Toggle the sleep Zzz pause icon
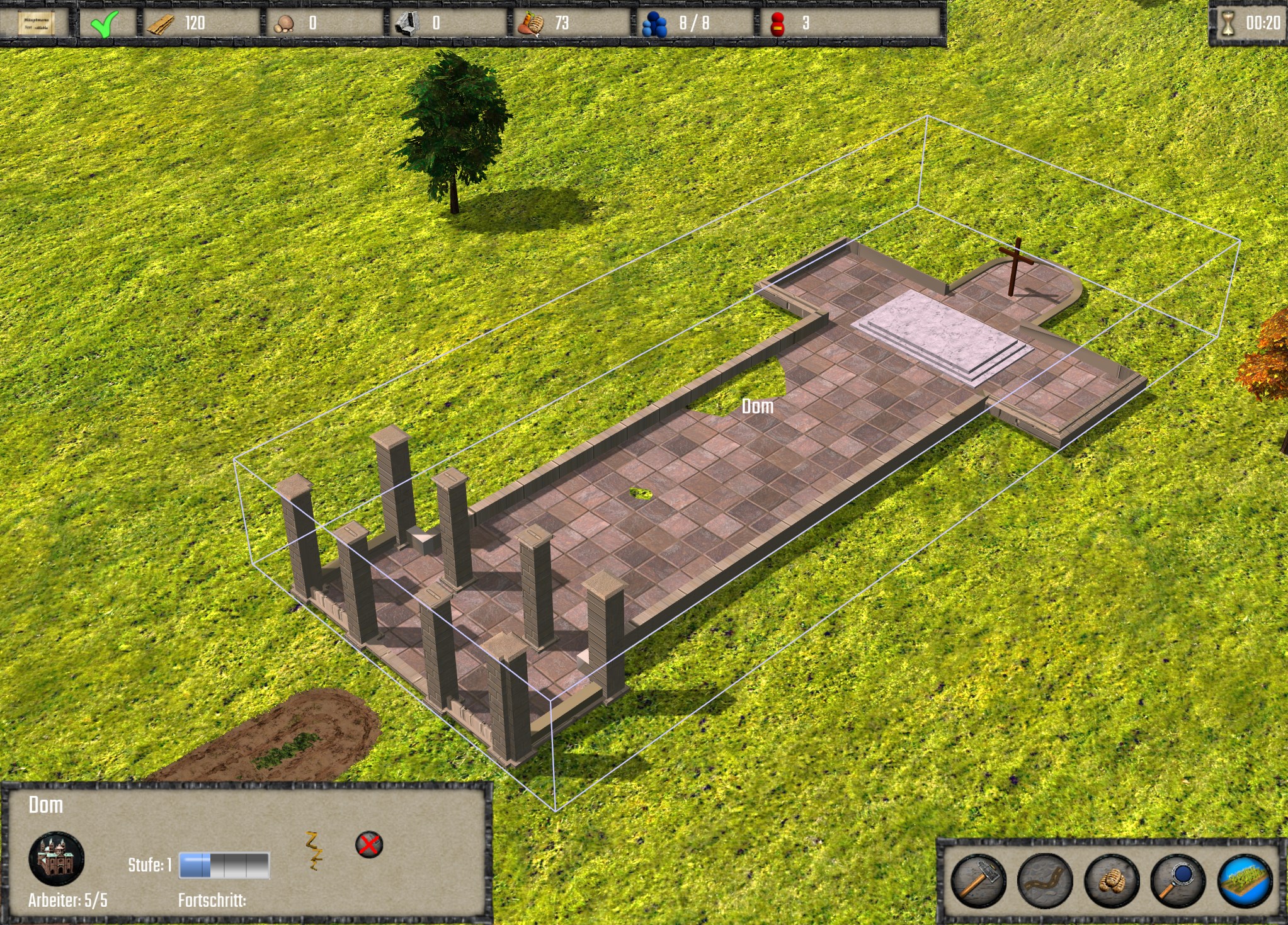This screenshot has width=1288, height=925. [x=314, y=850]
